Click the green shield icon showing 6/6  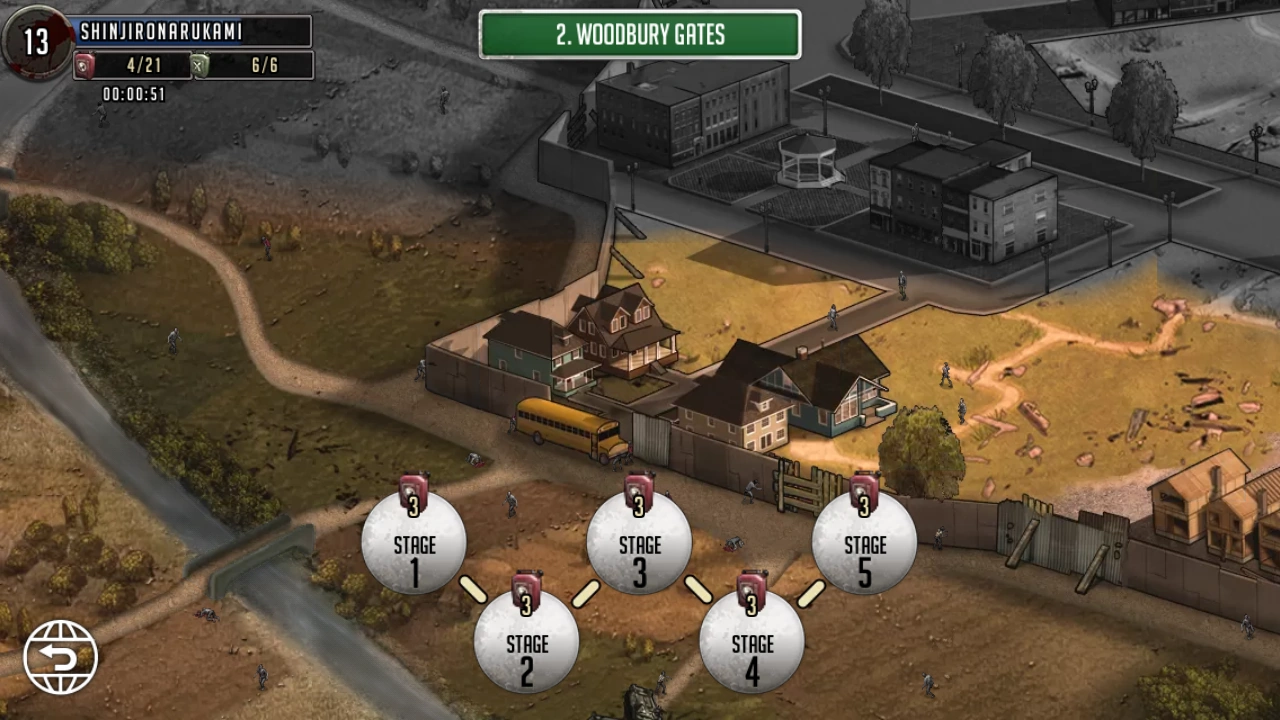pos(199,65)
